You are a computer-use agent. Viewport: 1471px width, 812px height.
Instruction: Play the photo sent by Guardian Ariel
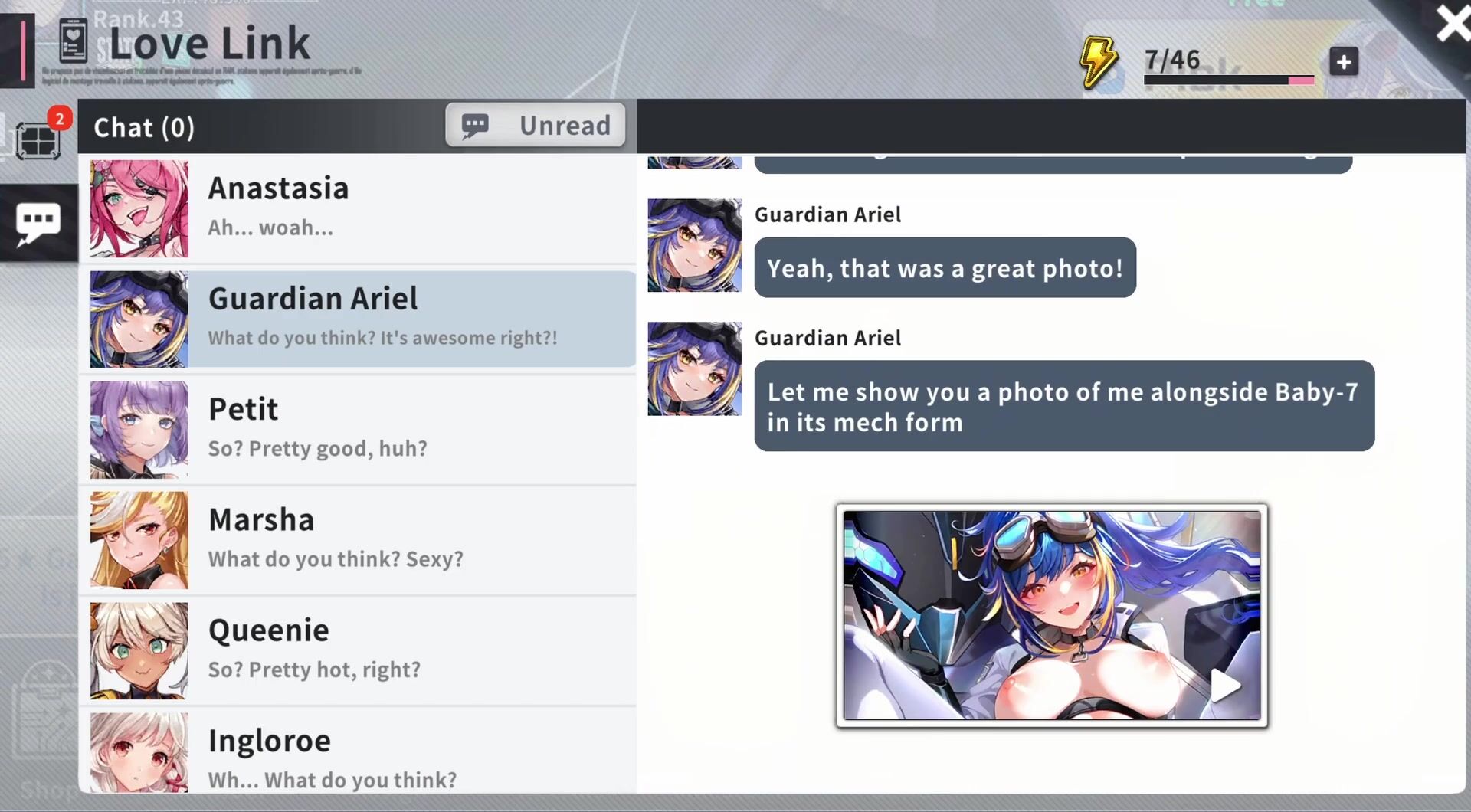pyautogui.click(x=1225, y=686)
